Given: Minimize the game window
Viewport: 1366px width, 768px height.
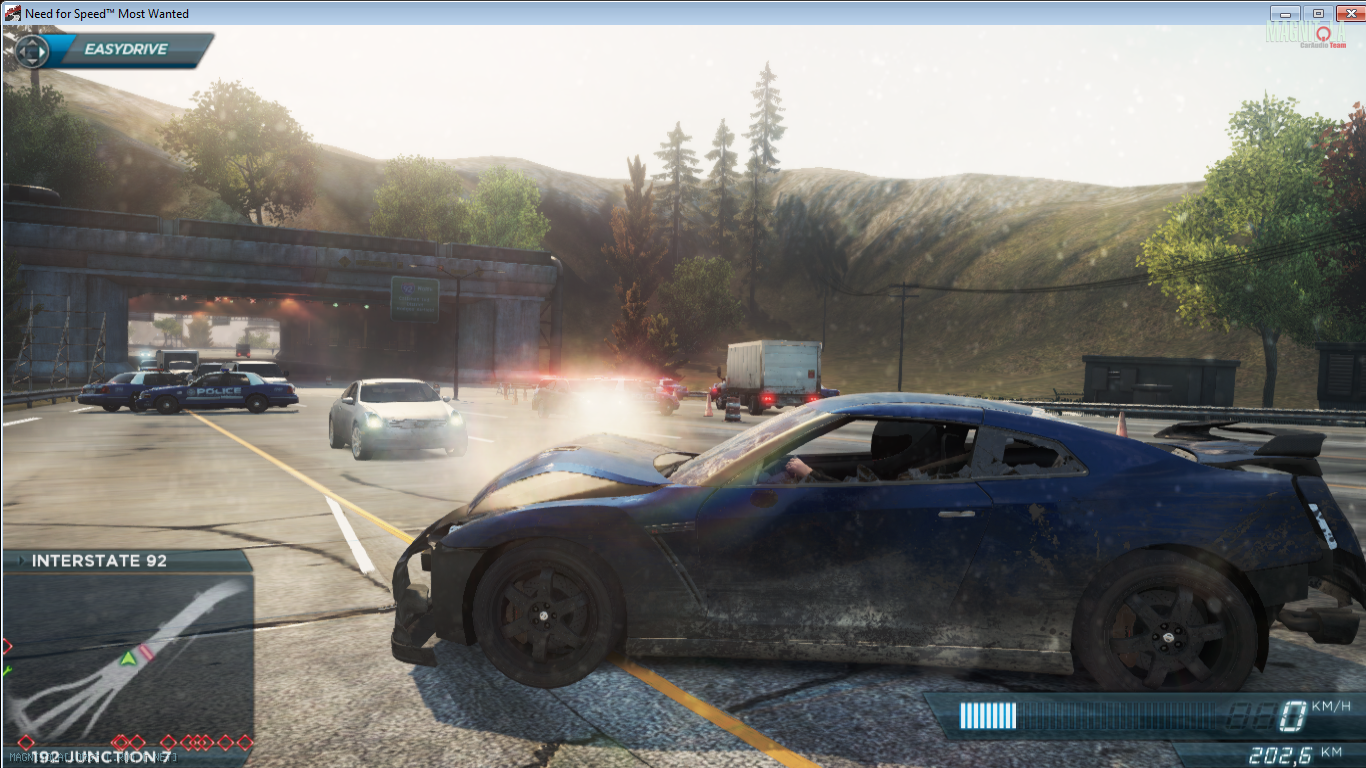Looking at the screenshot, I should (x=1285, y=13).
